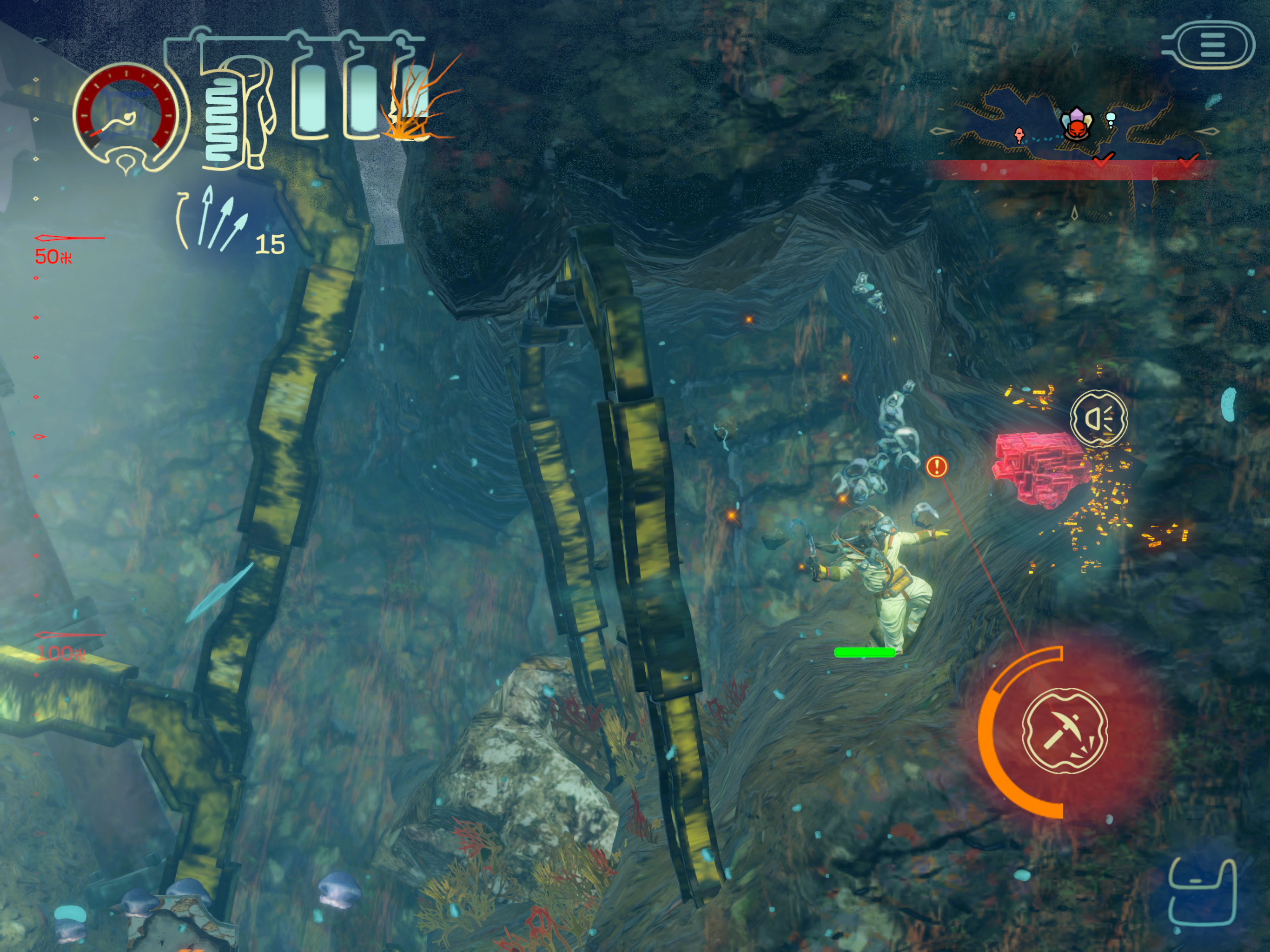Viewport: 1270px width, 952px height.
Task: Open the backpack inventory
Action: tap(1202, 893)
